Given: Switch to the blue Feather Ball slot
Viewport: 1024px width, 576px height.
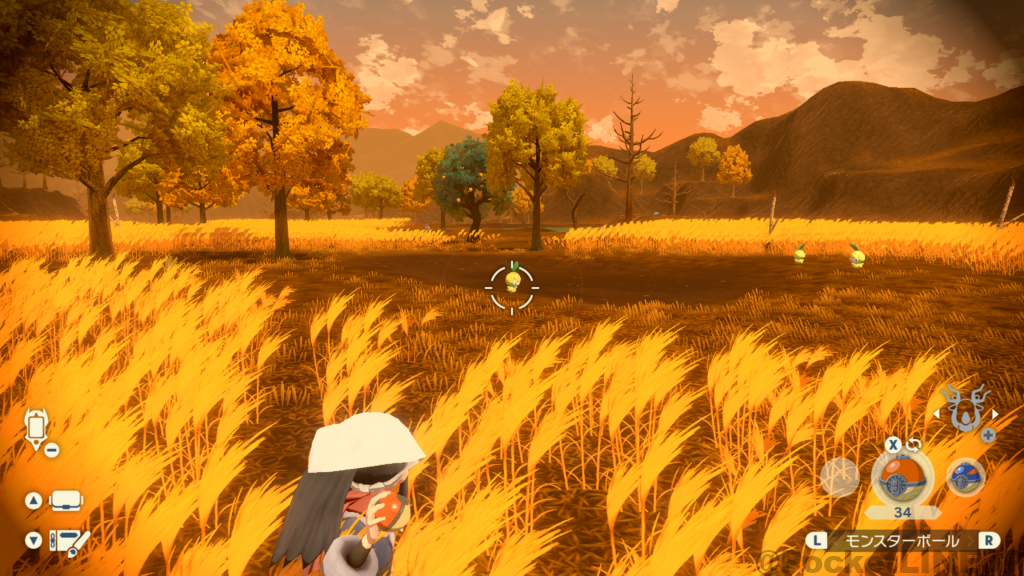Looking at the screenshot, I should tap(965, 477).
